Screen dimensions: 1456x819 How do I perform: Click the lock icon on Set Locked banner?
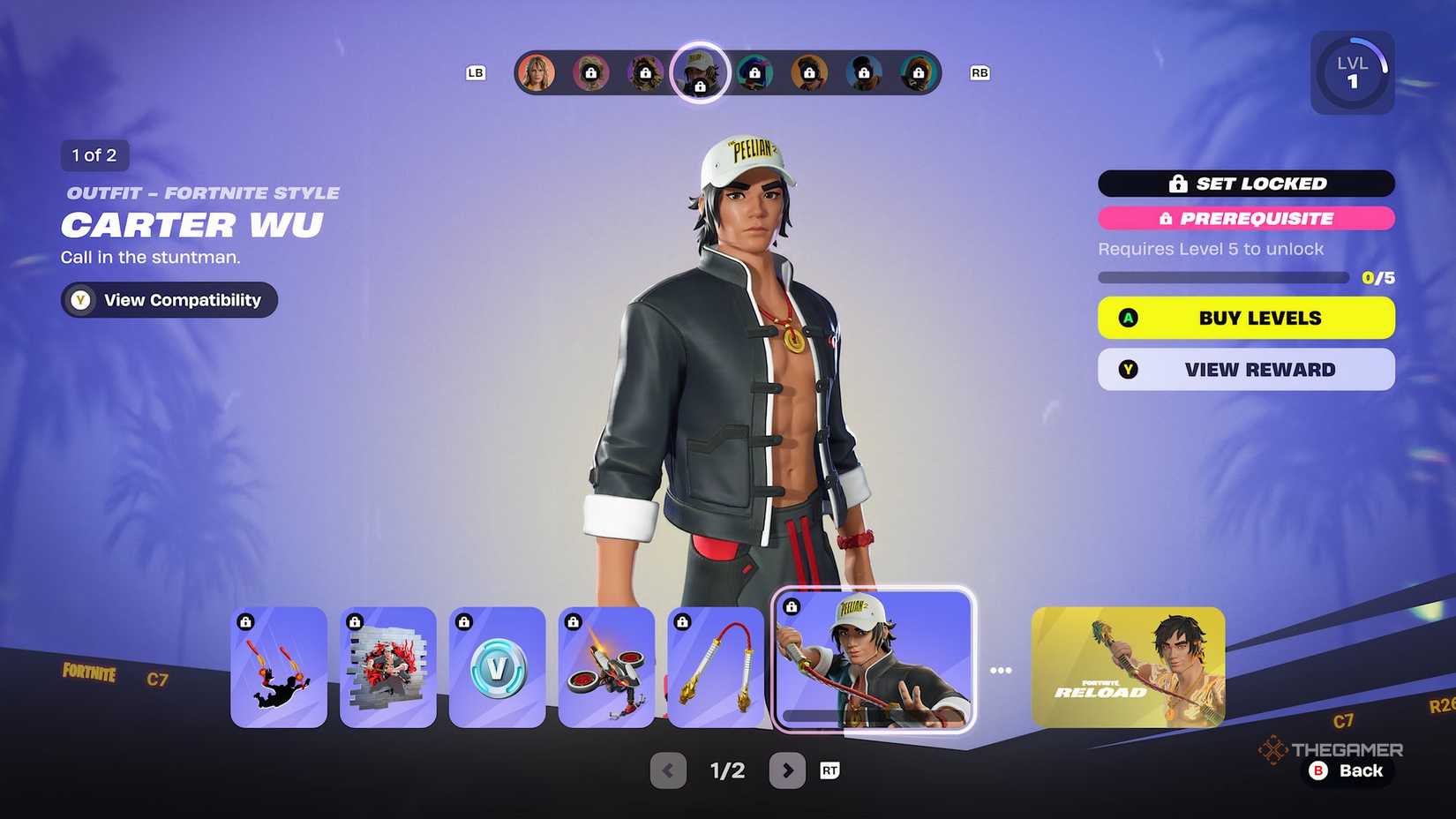[1176, 184]
